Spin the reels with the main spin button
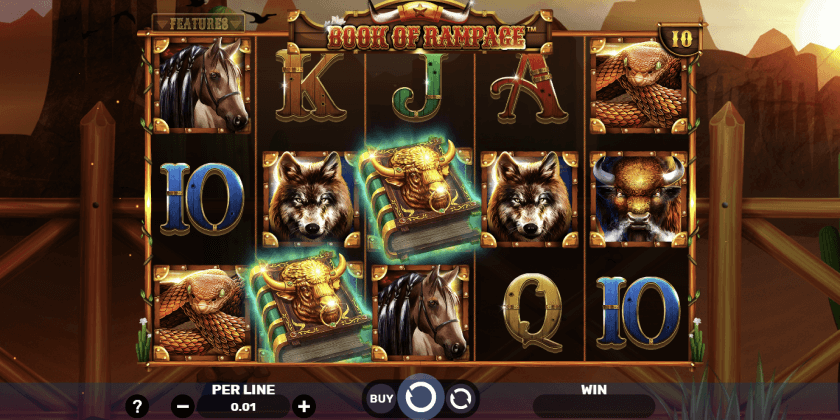The height and width of the screenshot is (420, 840). point(420,398)
